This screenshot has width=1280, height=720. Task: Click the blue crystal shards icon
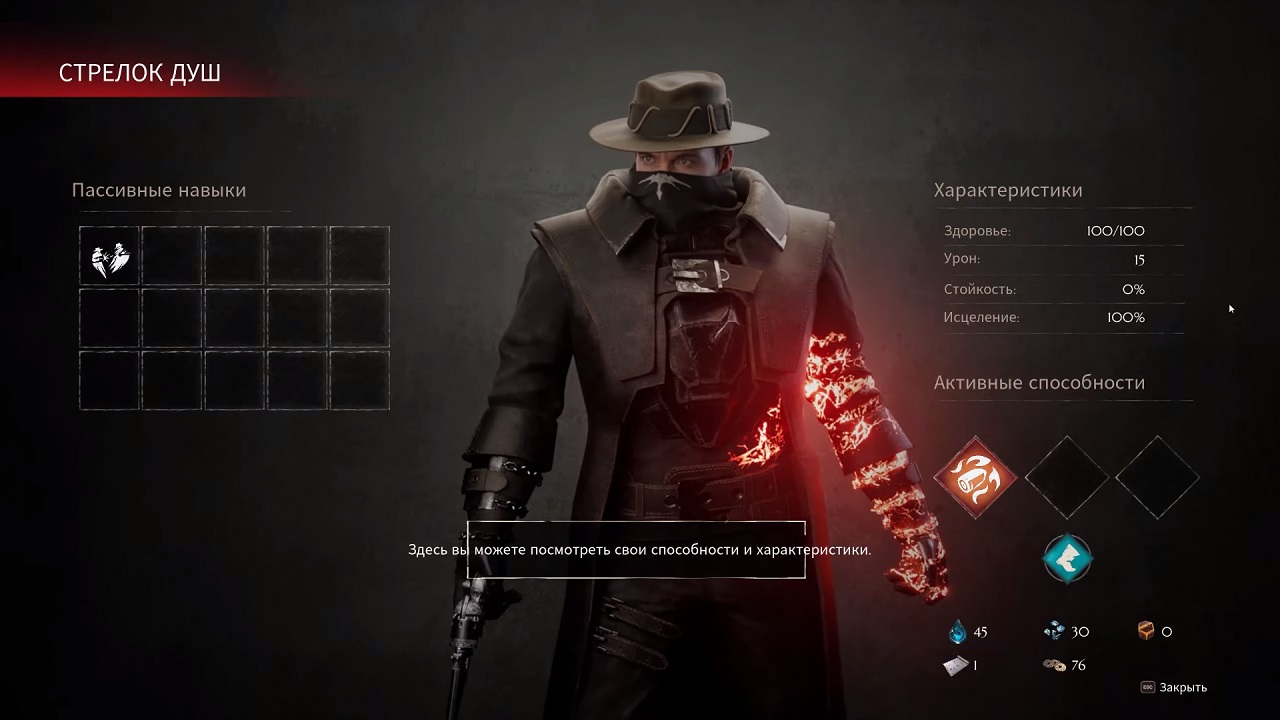pyautogui.click(x=1056, y=630)
